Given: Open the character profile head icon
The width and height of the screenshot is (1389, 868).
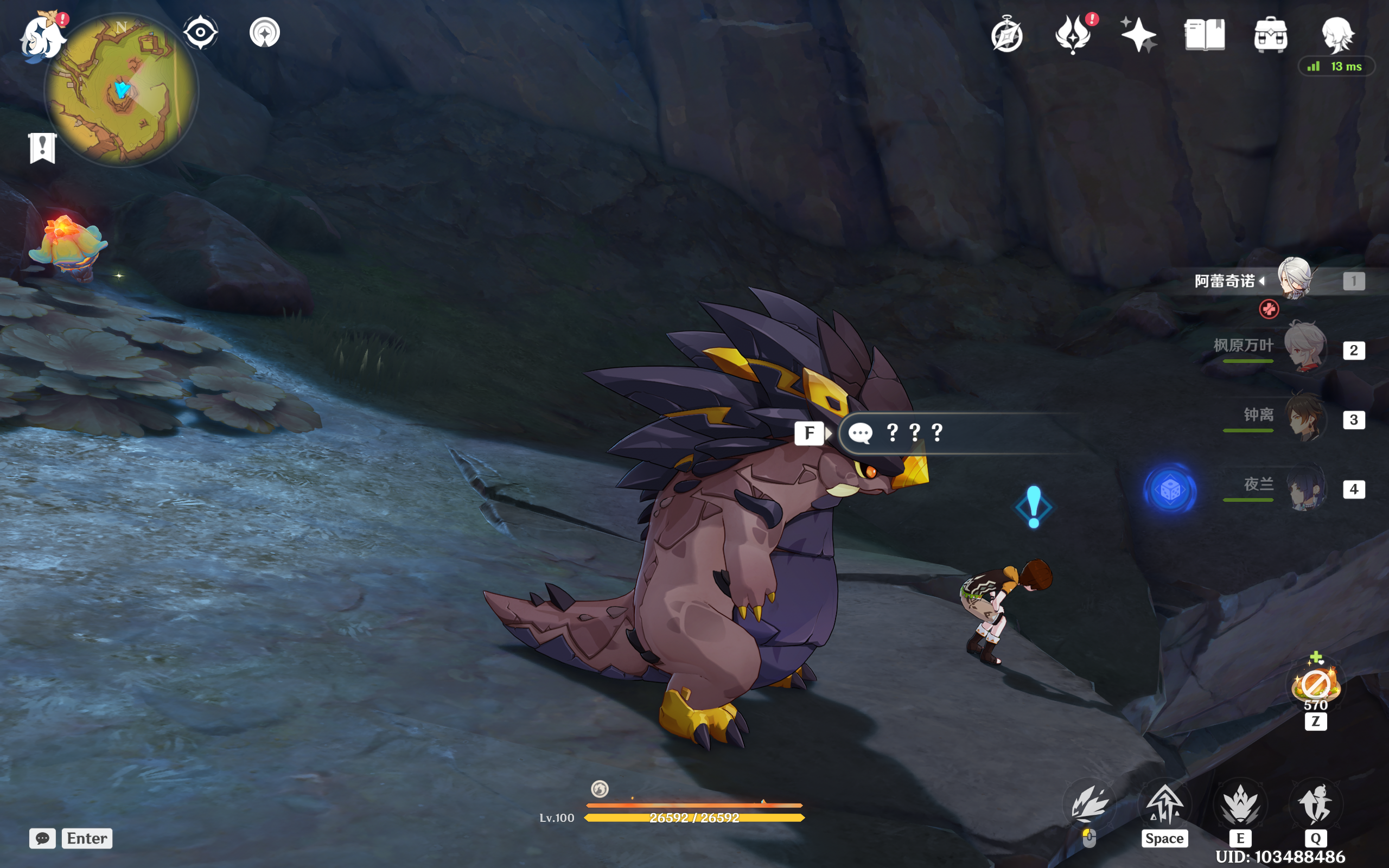Looking at the screenshot, I should (1337, 34).
